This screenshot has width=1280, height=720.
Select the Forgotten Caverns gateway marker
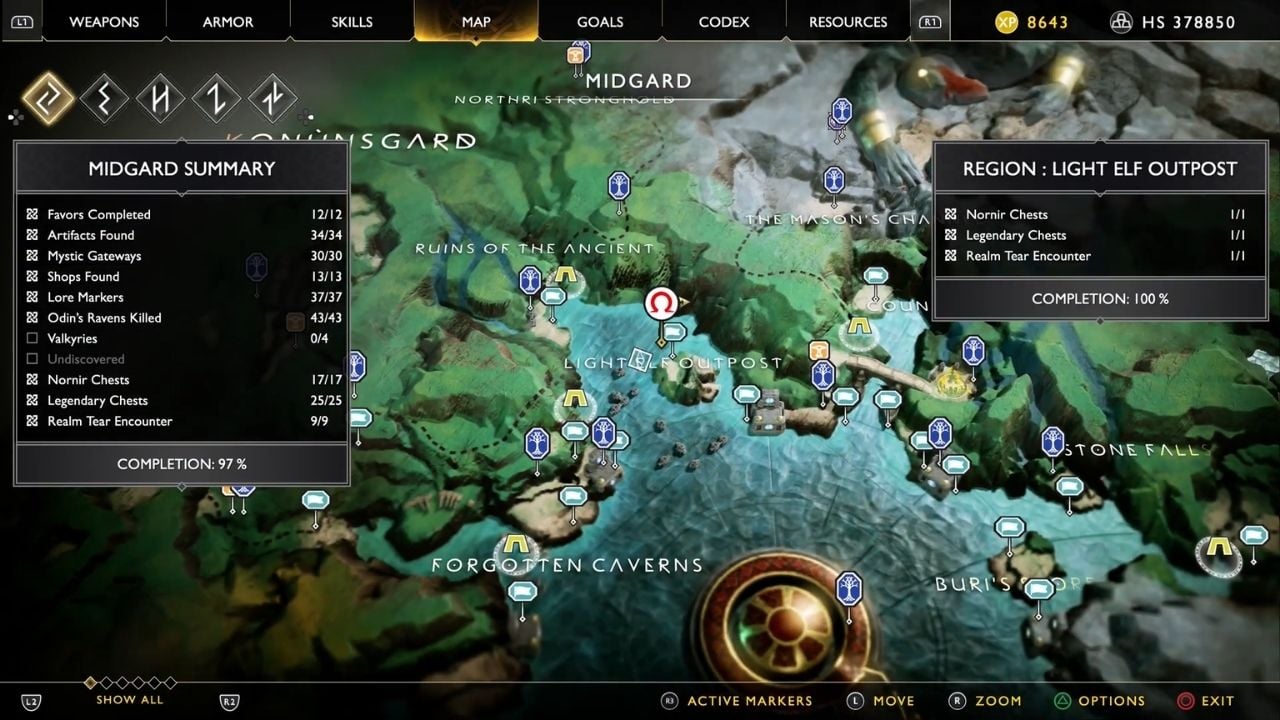click(x=516, y=546)
